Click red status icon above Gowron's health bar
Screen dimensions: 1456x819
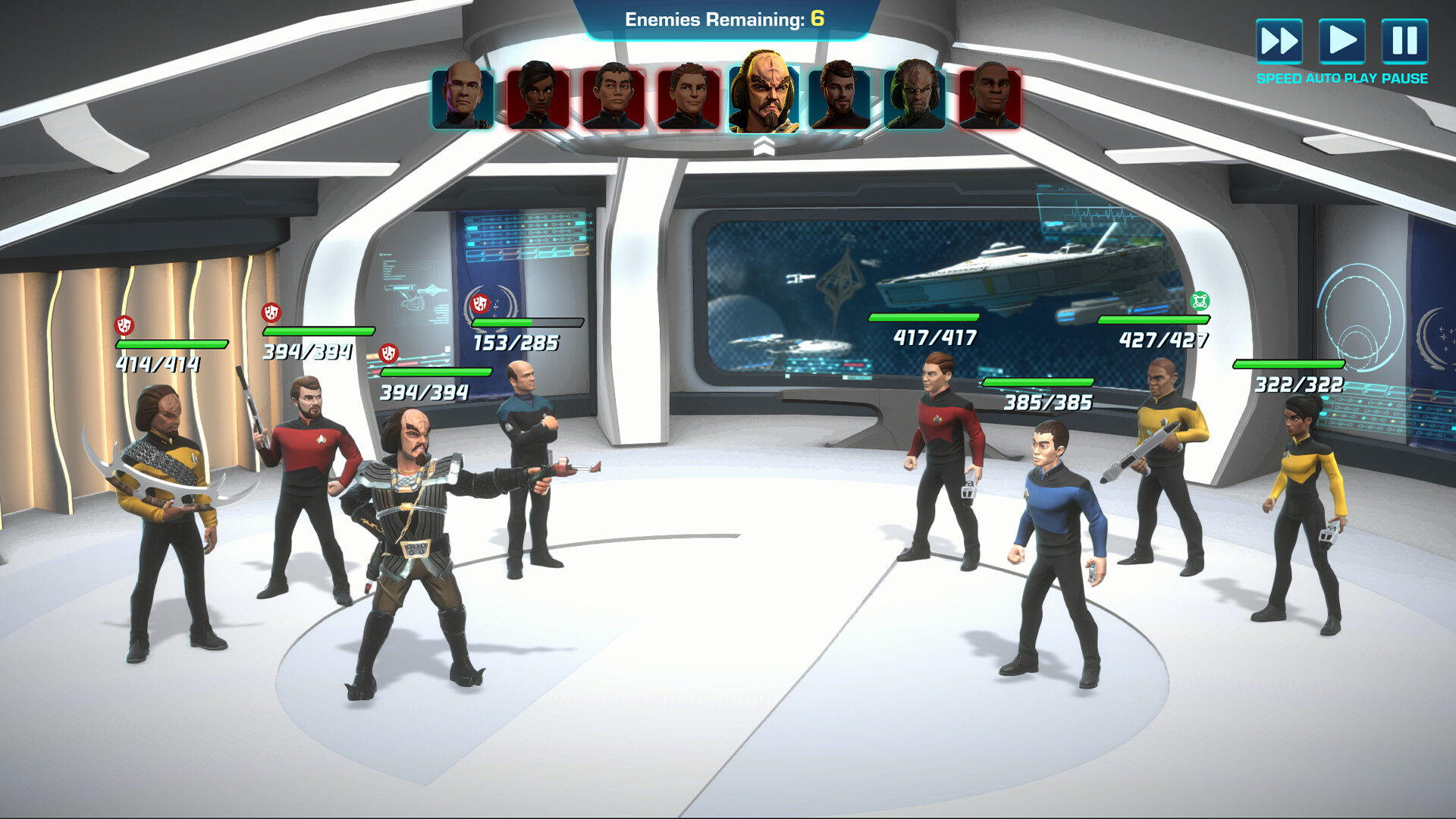(x=390, y=353)
